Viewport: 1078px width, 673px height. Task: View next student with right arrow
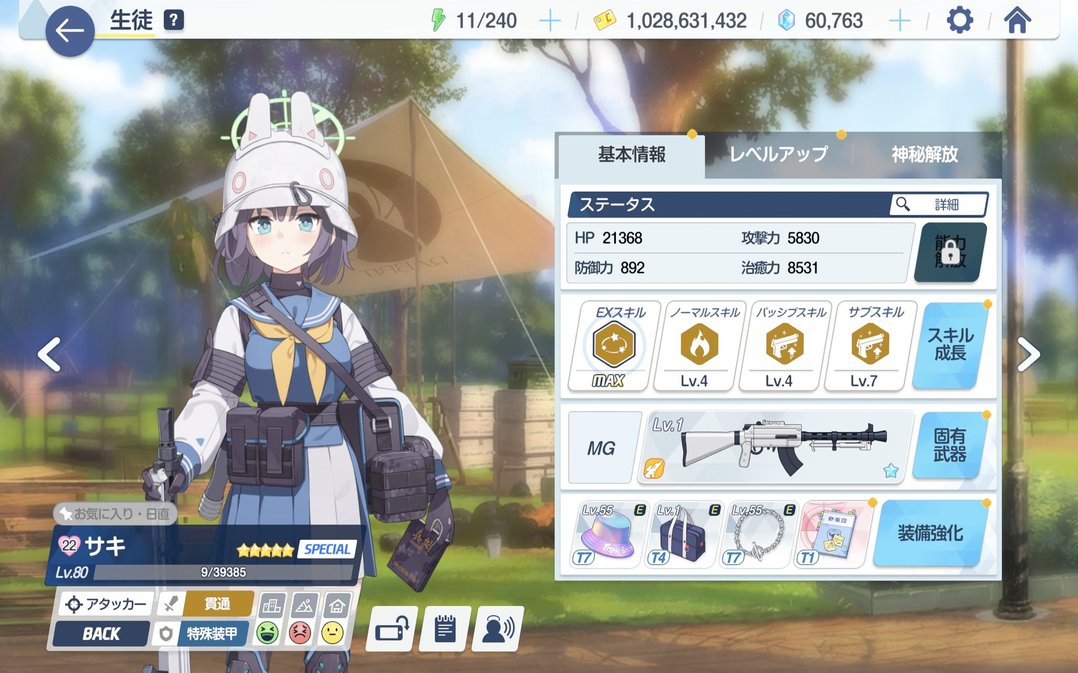(1029, 354)
